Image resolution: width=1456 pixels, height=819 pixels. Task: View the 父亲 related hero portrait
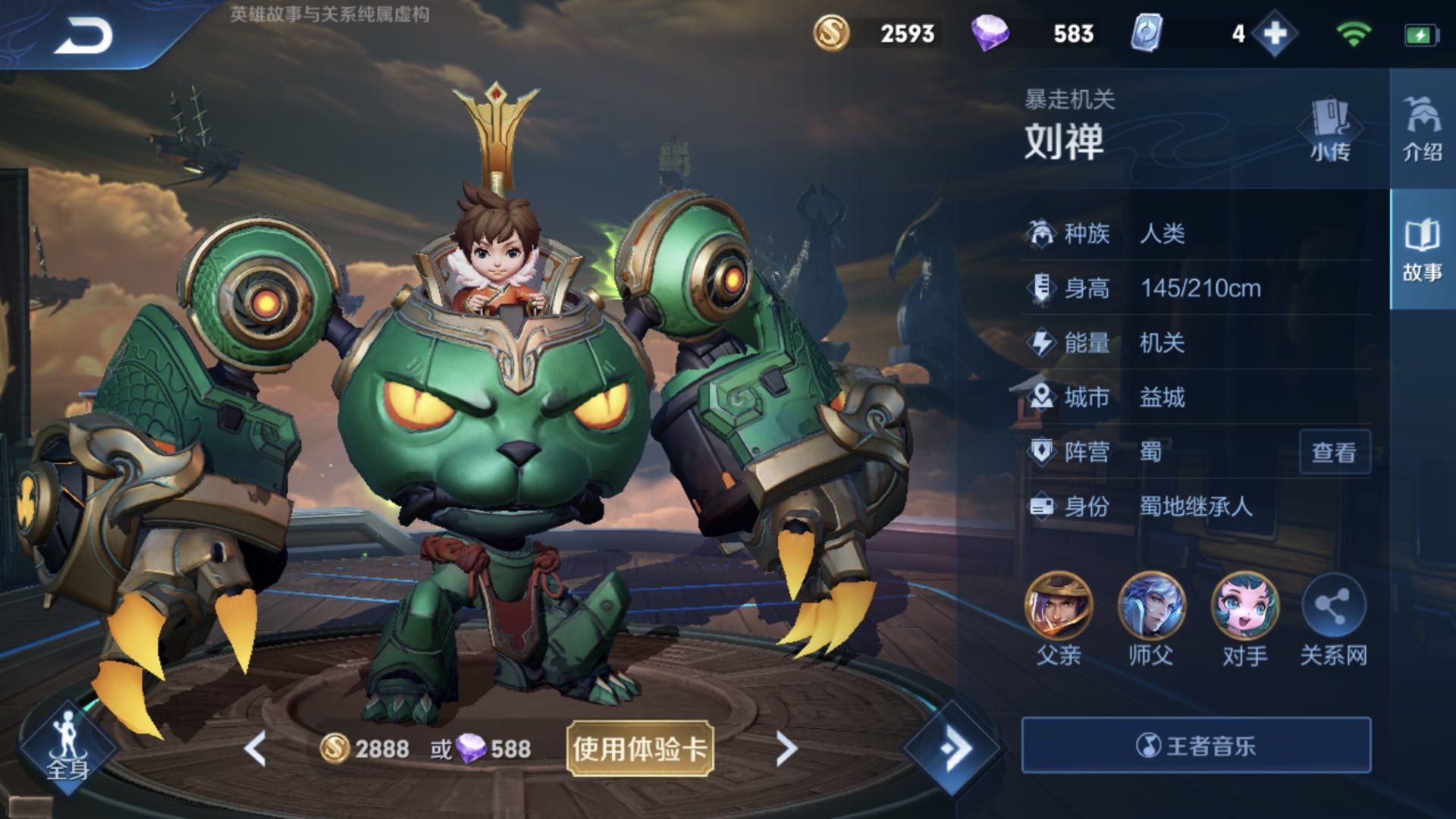pyautogui.click(x=1058, y=607)
